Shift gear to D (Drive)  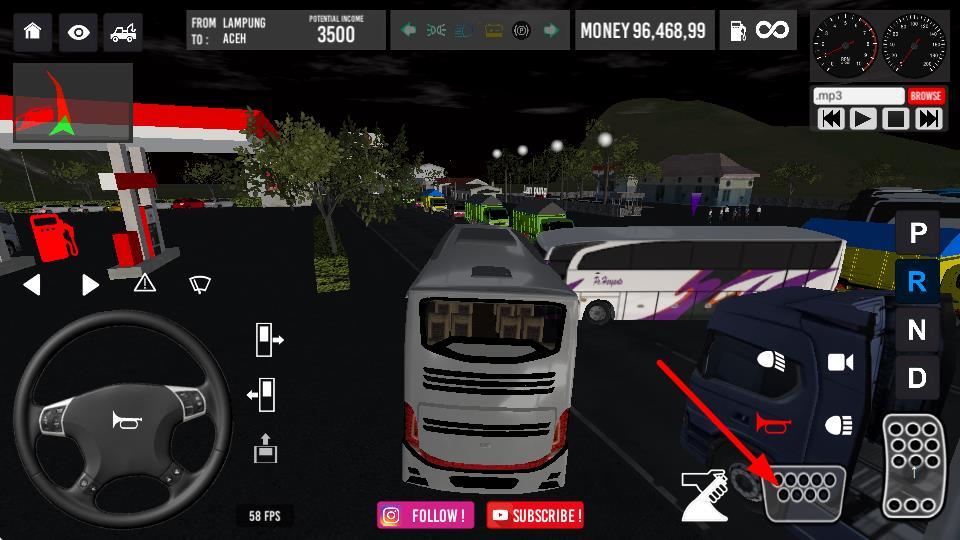916,378
